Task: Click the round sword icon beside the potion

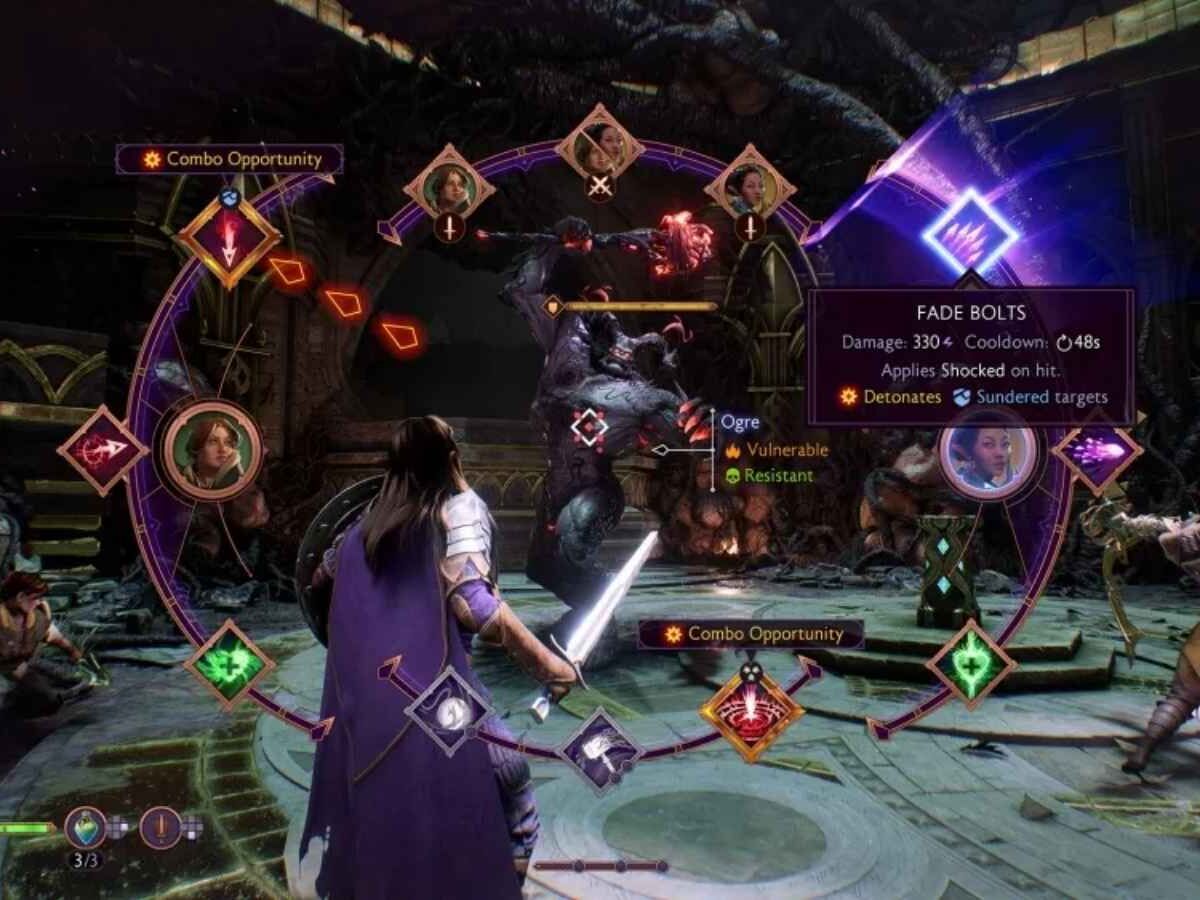Action: (x=160, y=827)
